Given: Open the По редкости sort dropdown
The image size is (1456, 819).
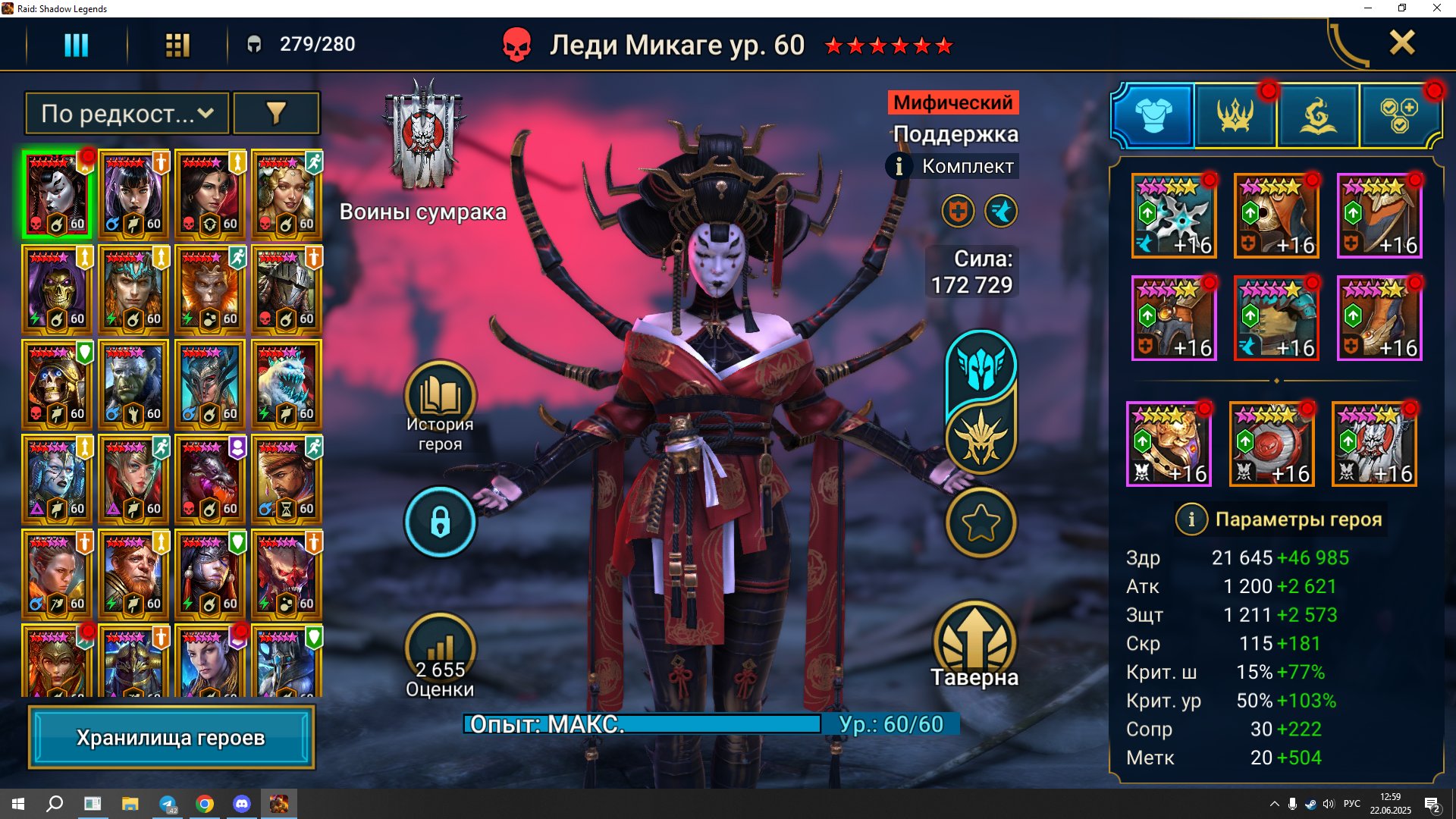Looking at the screenshot, I should pyautogui.click(x=127, y=114).
